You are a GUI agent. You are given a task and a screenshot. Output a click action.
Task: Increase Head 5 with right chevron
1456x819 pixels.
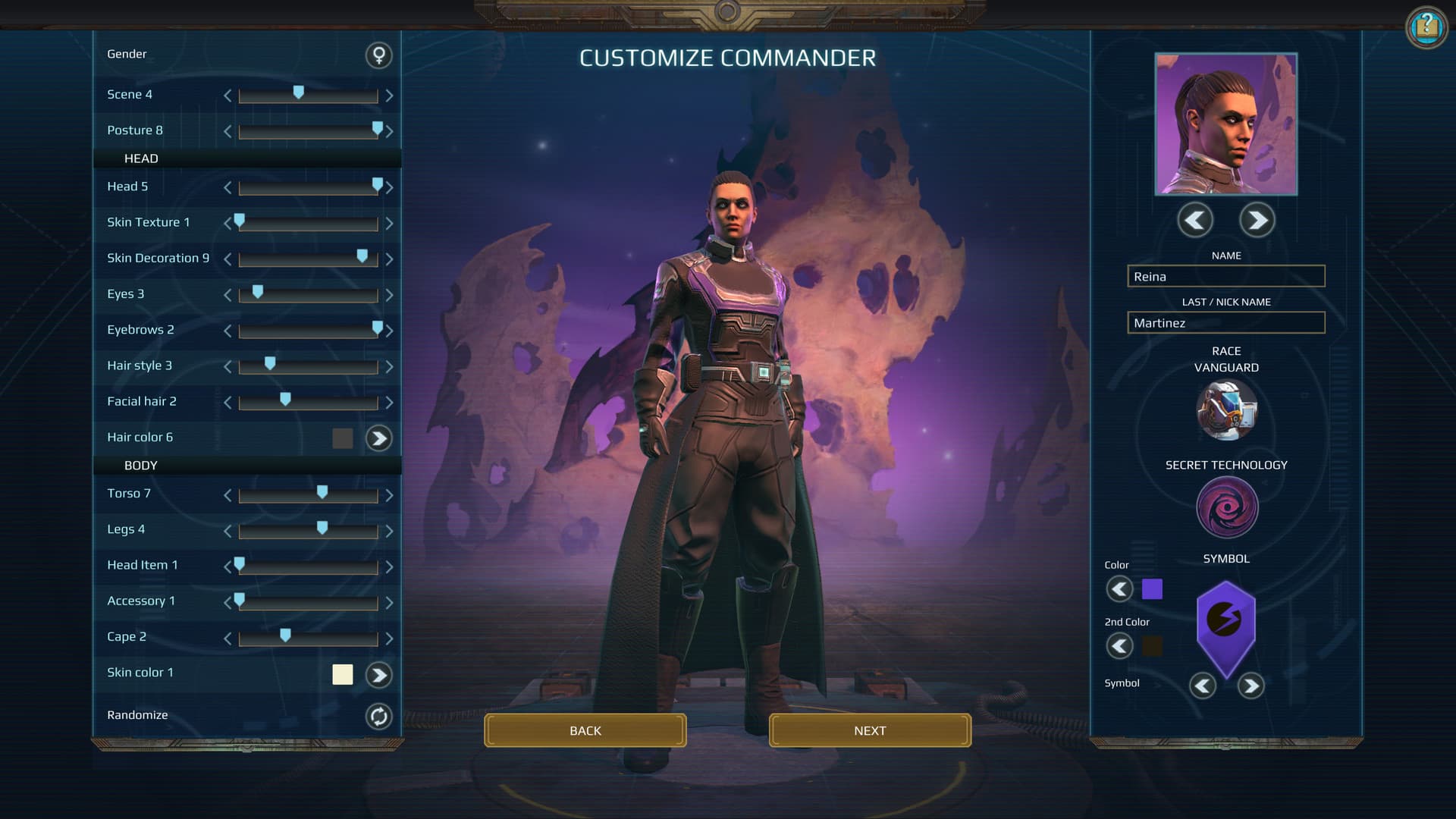pyautogui.click(x=390, y=187)
